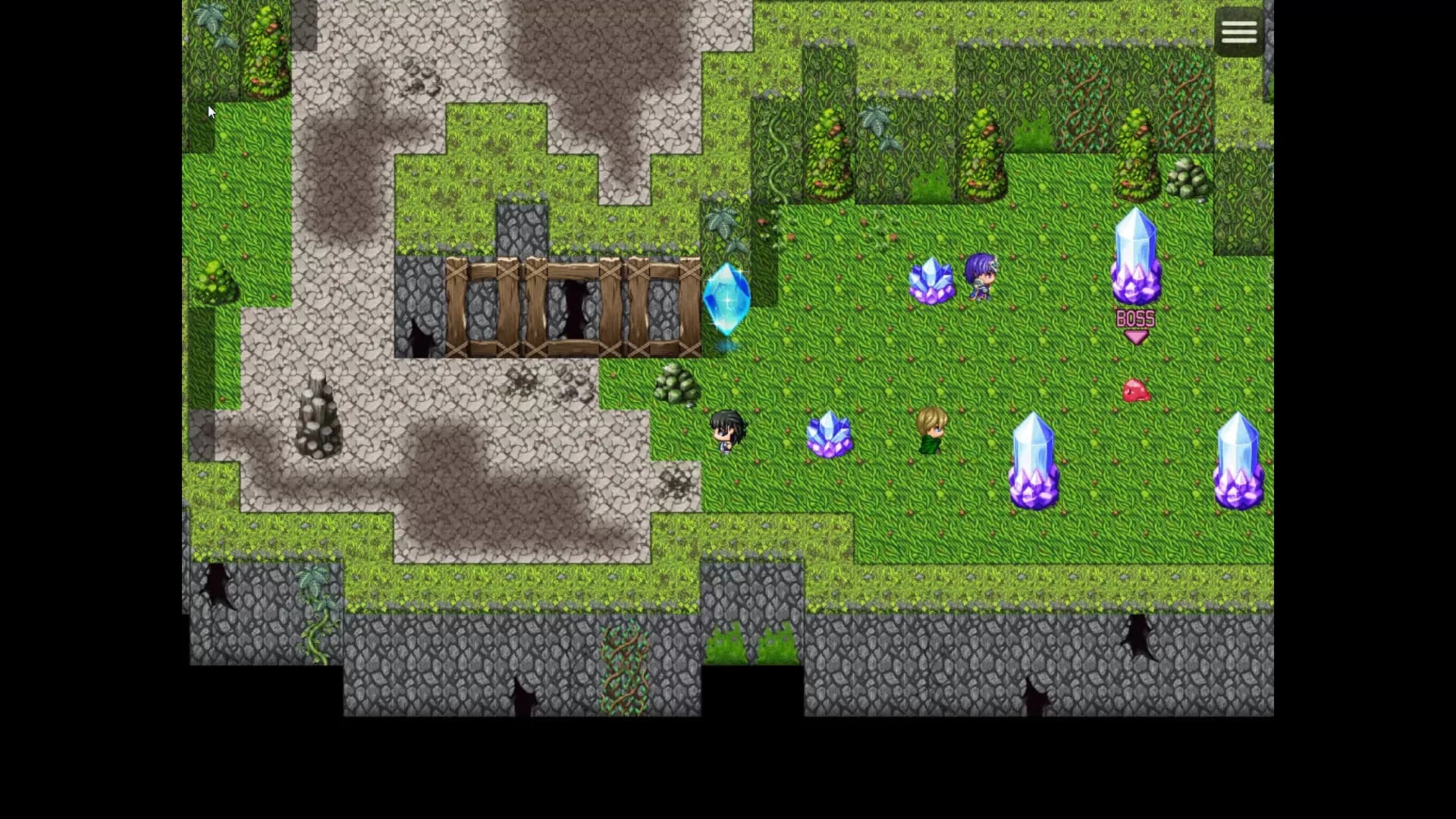Open the hamburger menu icon top right
The height and width of the screenshot is (819, 1456).
1238,30
